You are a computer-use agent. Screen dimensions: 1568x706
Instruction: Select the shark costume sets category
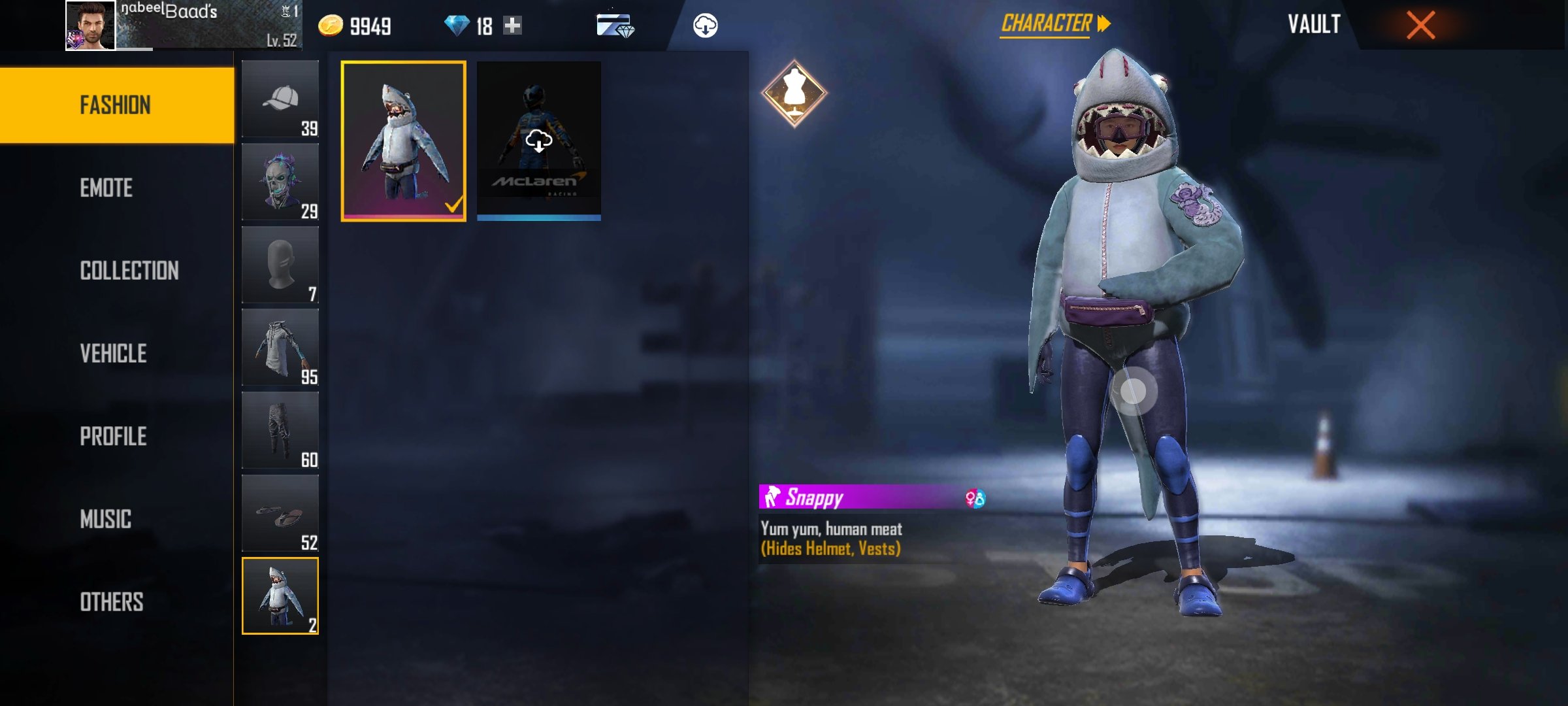(x=280, y=596)
